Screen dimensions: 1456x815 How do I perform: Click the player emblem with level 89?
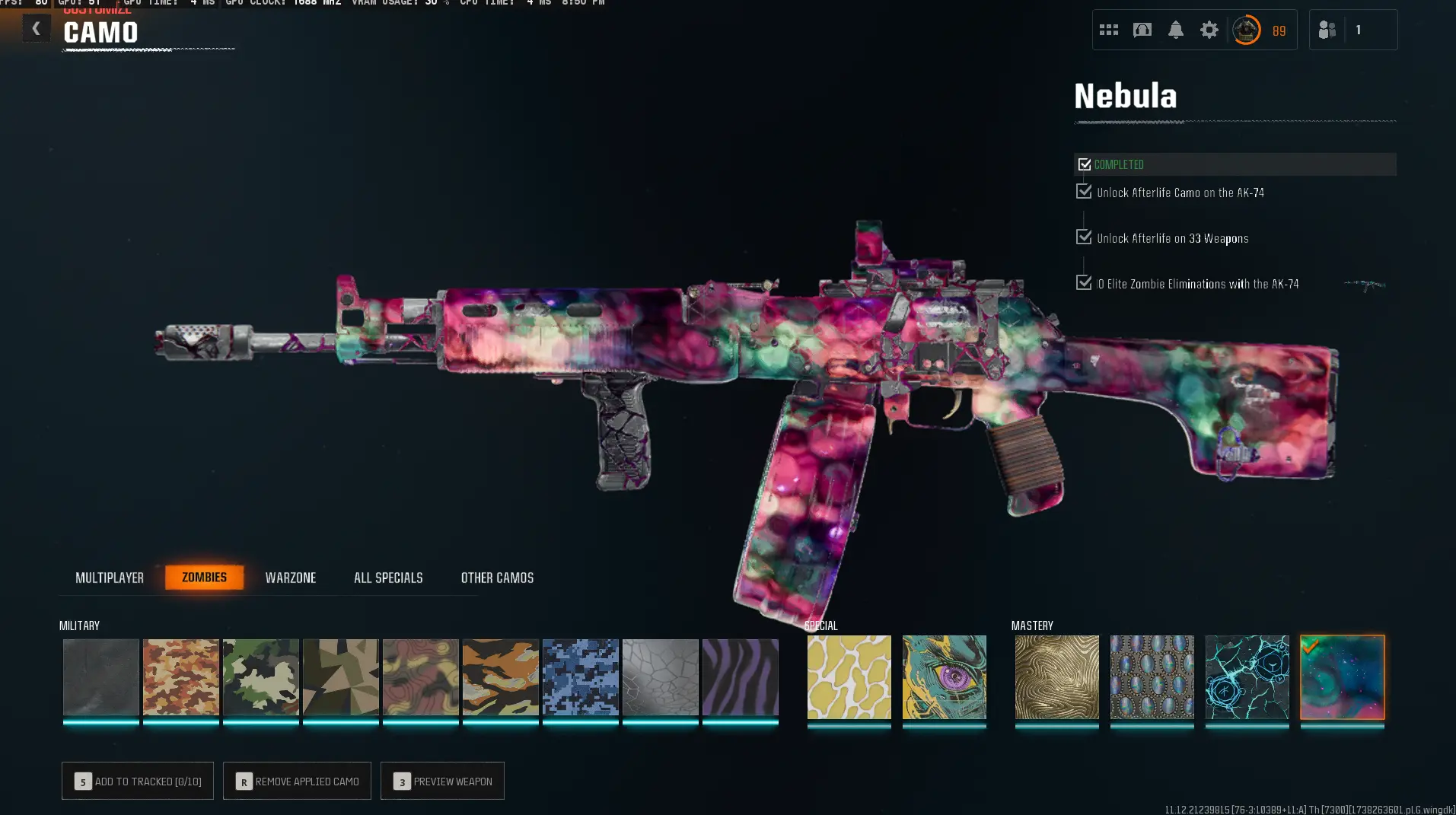click(1246, 30)
